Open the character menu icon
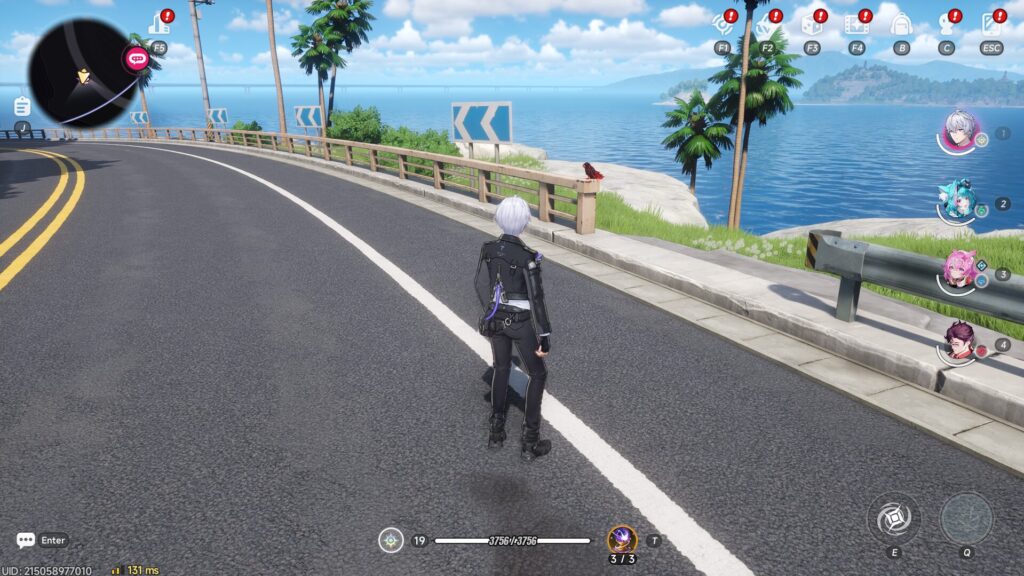The height and width of the screenshot is (576, 1024). tap(946, 23)
